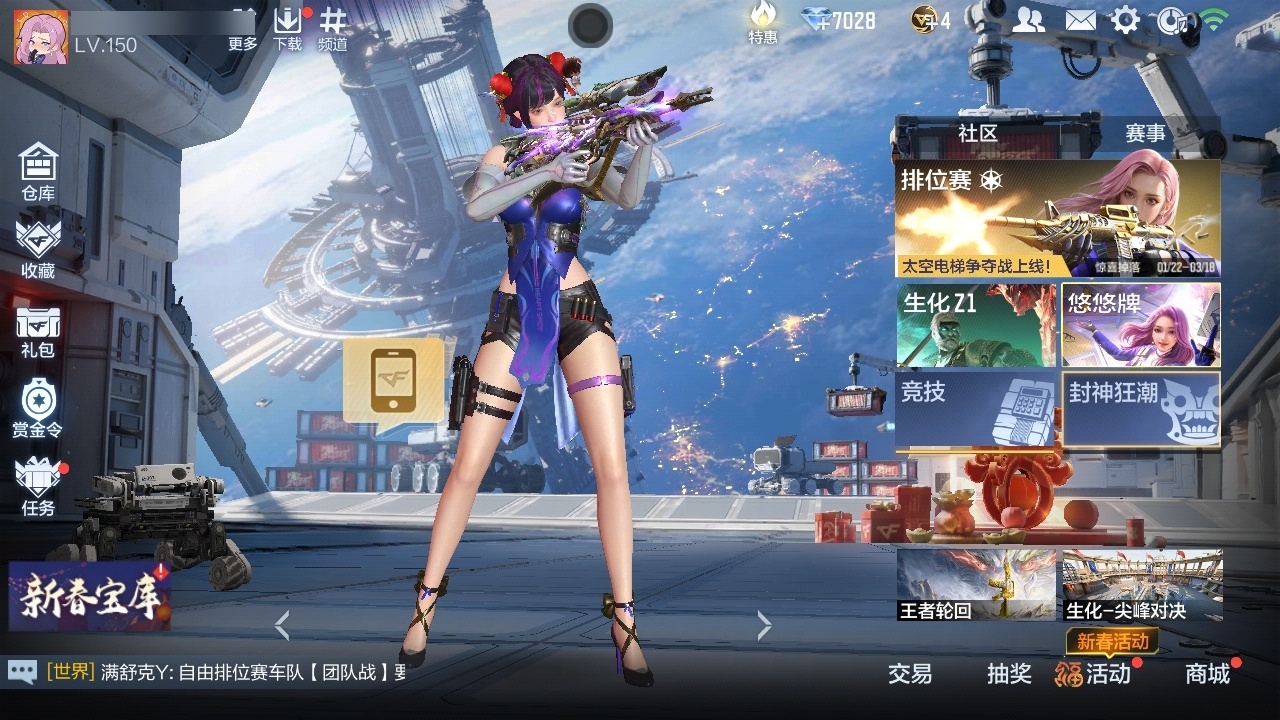Switch to the 赛事 tournament tab
1280x720 pixels.
coord(1145,133)
